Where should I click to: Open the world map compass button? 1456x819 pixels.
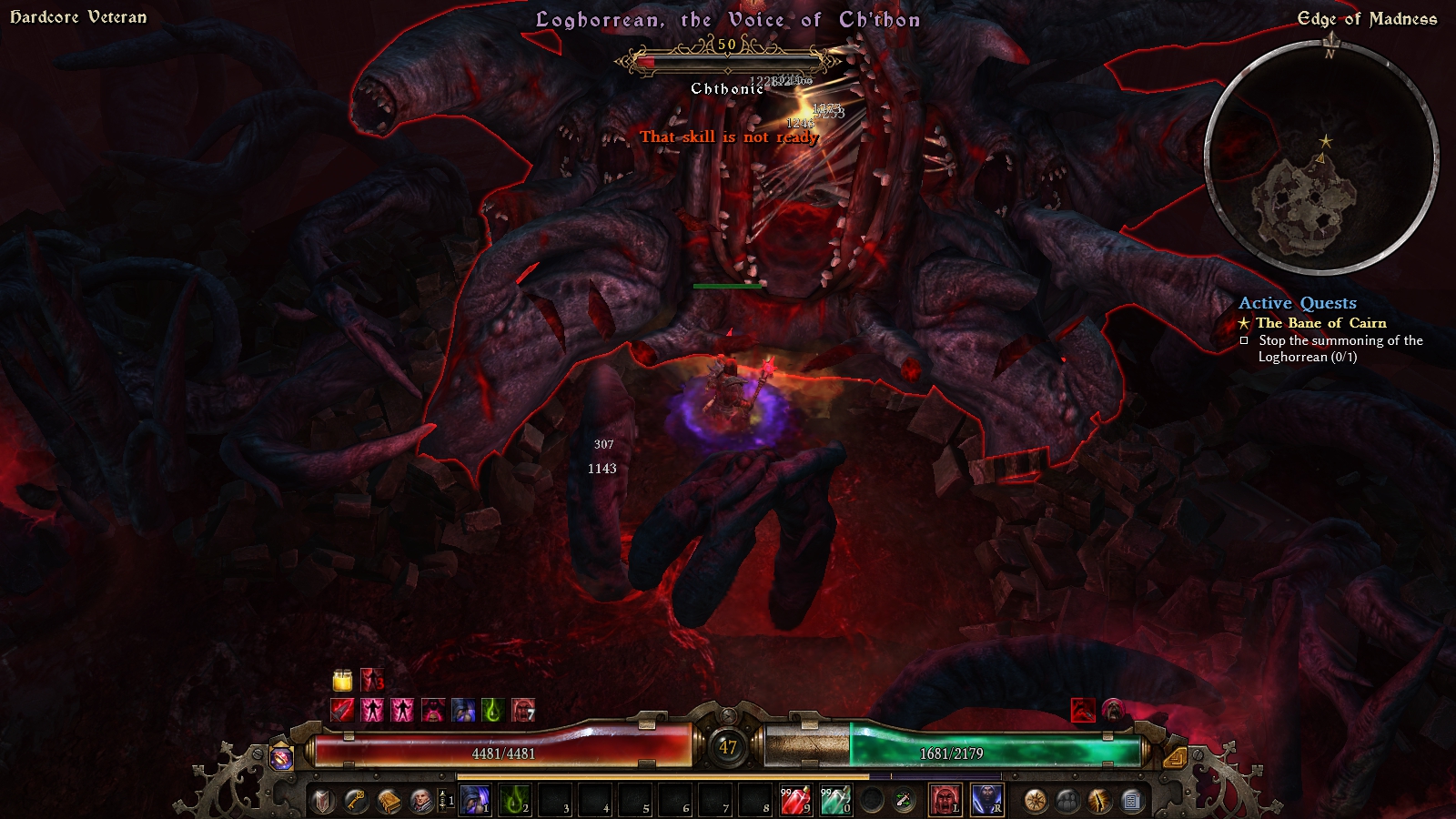pyautogui.click(x=1035, y=801)
